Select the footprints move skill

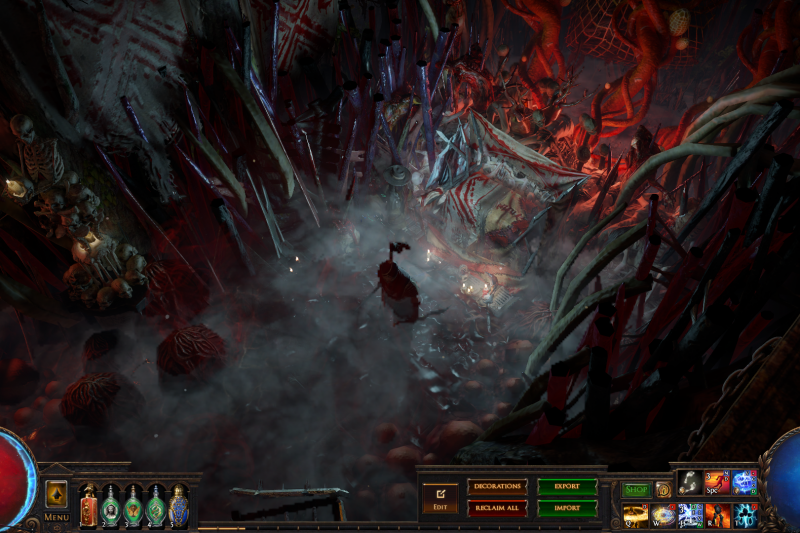tap(690, 483)
